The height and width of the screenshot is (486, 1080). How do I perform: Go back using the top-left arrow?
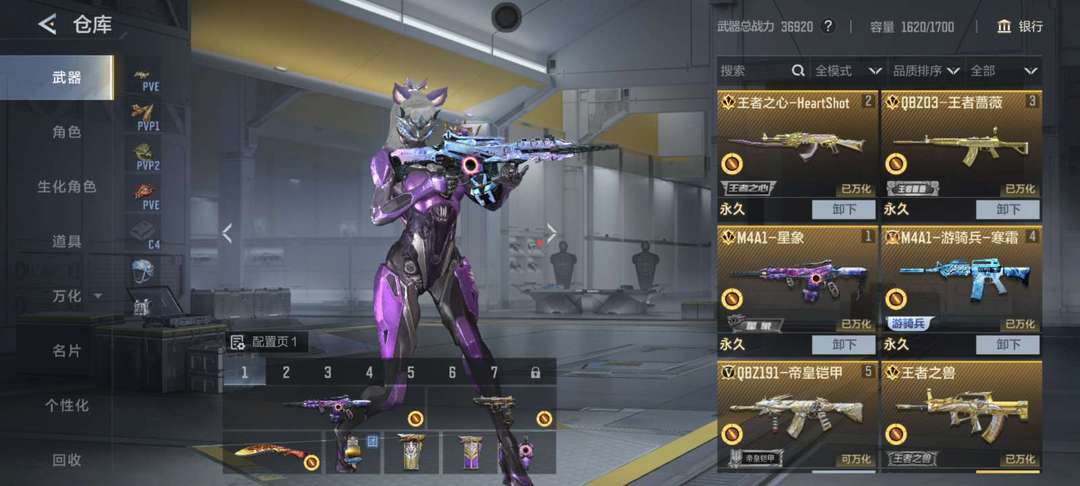pyautogui.click(x=47, y=25)
